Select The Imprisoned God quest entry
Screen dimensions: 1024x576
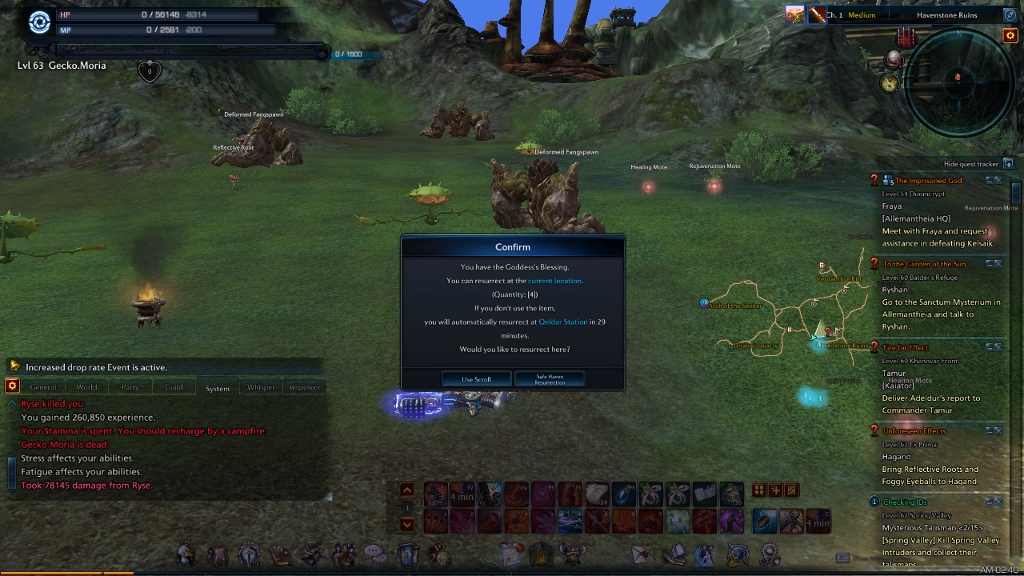pyautogui.click(x=928, y=180)
